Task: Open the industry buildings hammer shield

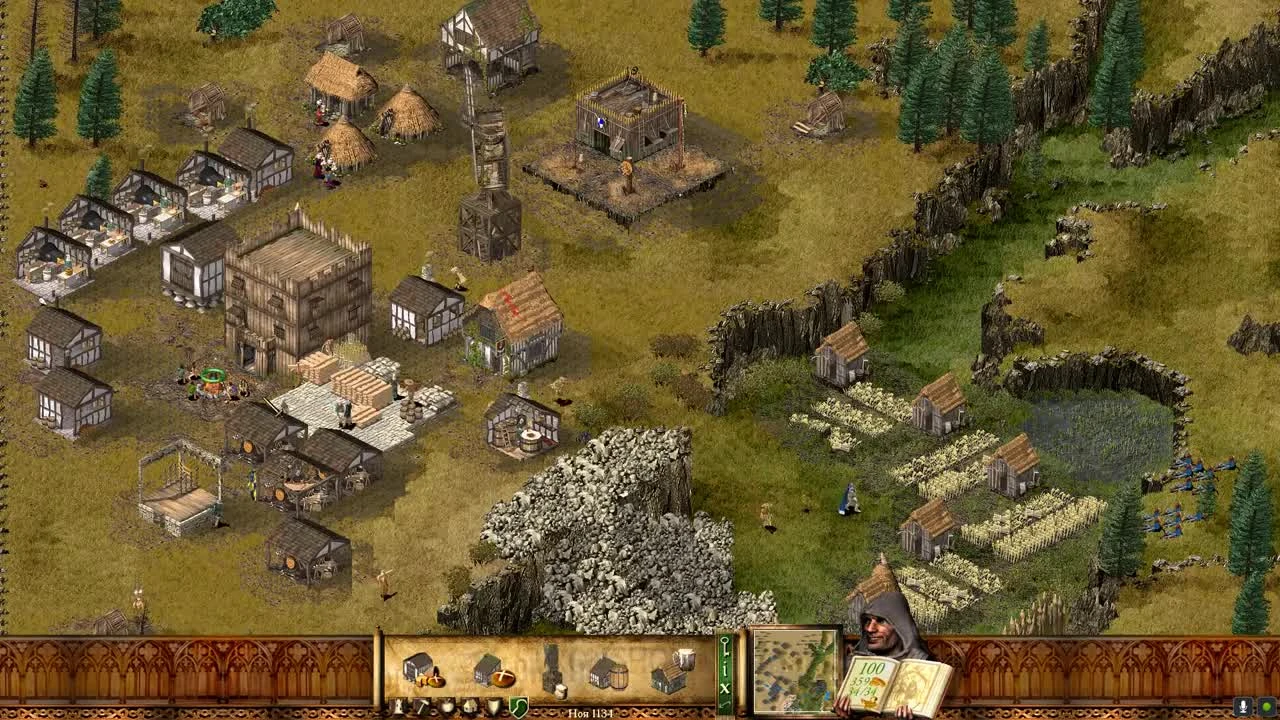Action: (x=422, y=704)
